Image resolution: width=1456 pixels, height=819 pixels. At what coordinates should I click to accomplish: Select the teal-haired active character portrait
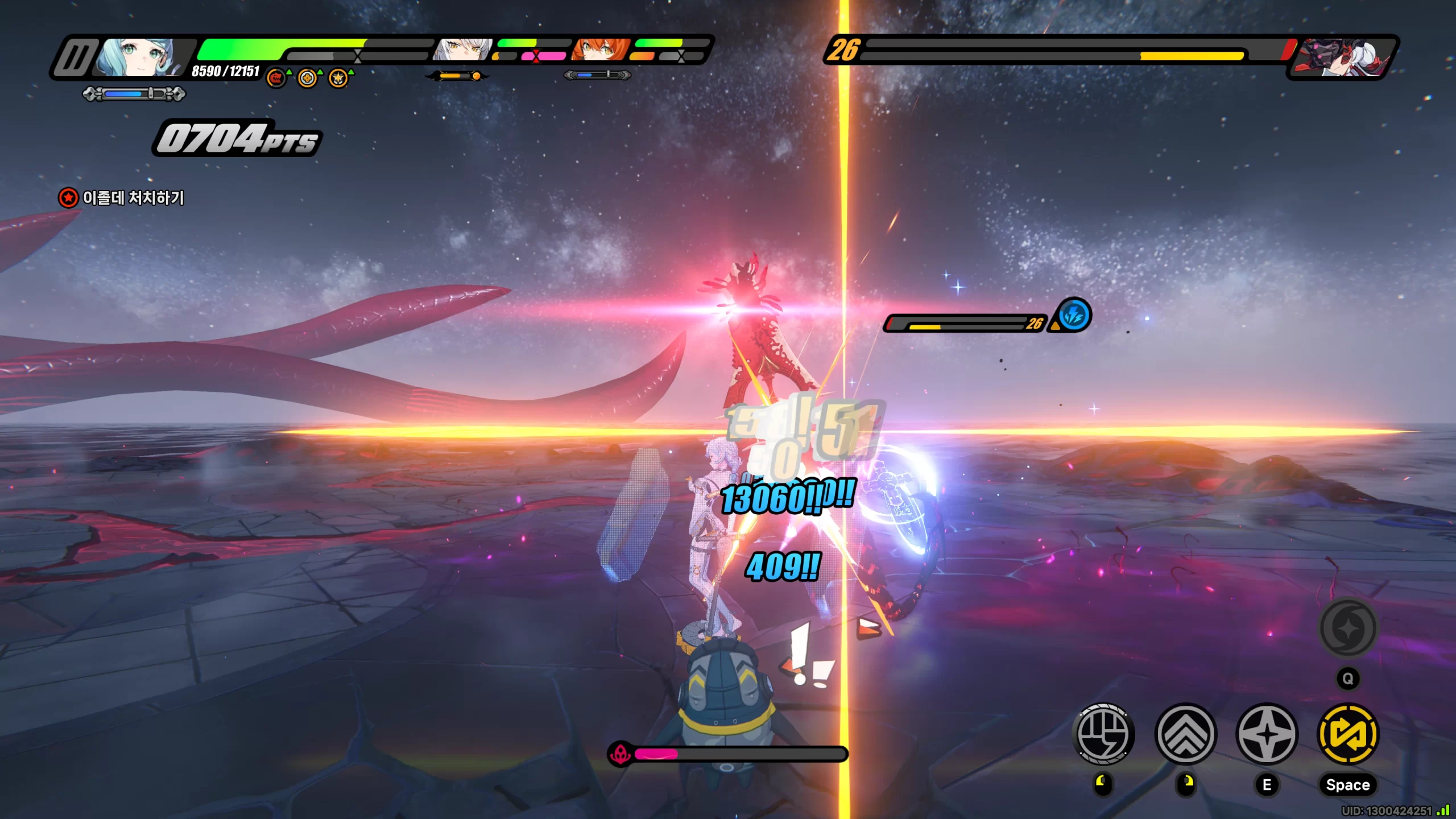point(140,57)
